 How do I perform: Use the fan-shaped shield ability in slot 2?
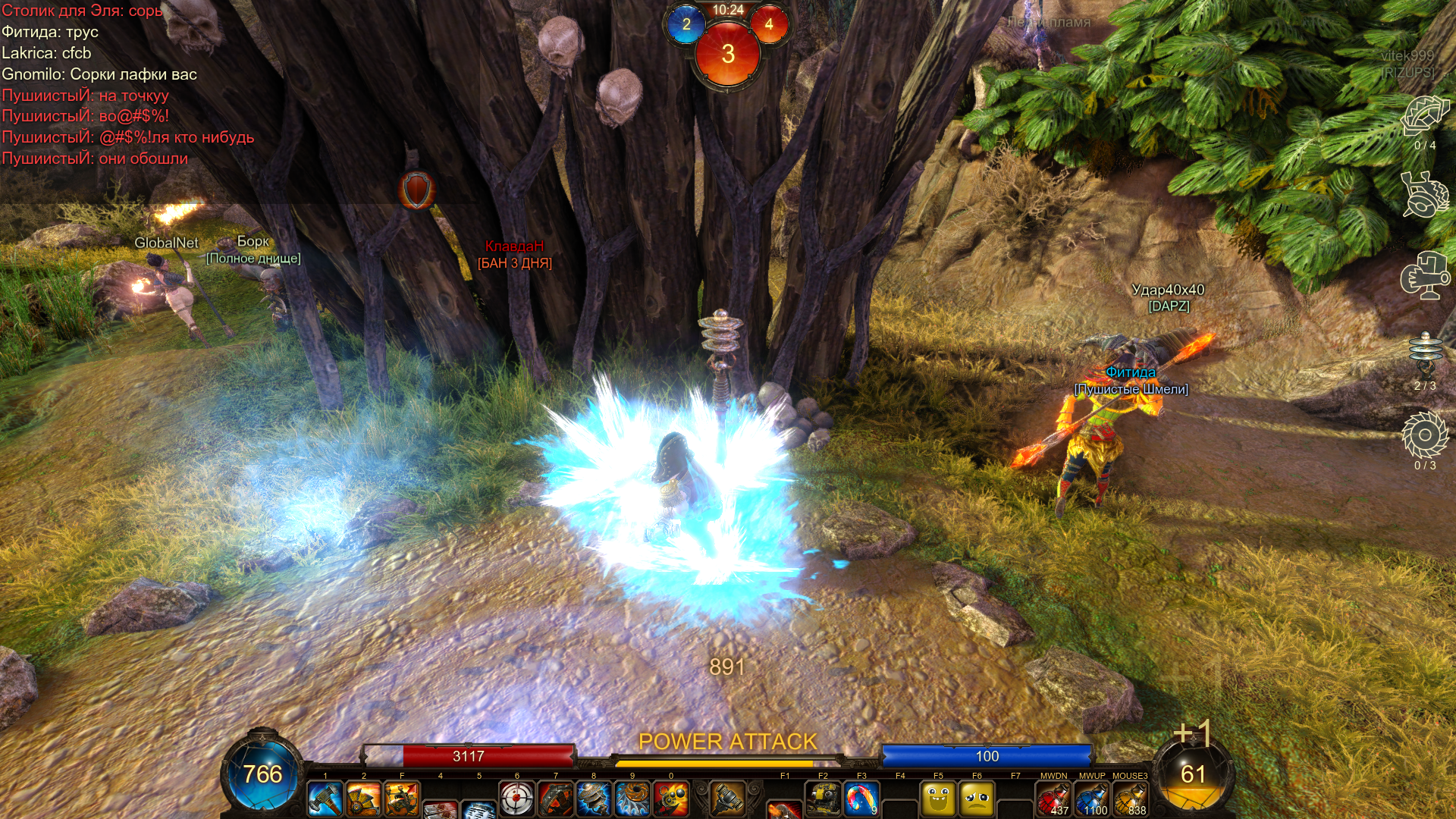(x=364, y=799)
